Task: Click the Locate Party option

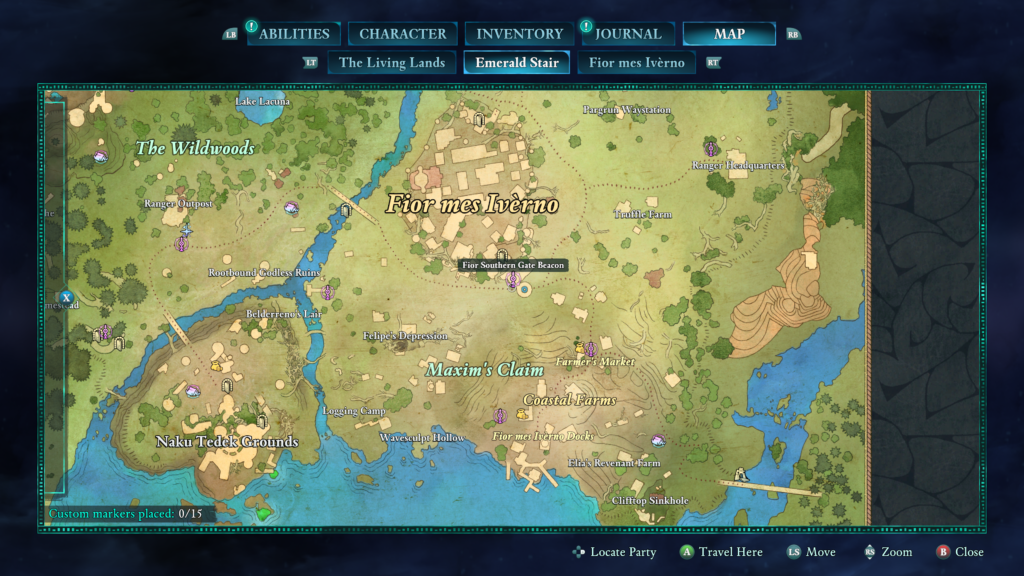Action: coord(622,552)
